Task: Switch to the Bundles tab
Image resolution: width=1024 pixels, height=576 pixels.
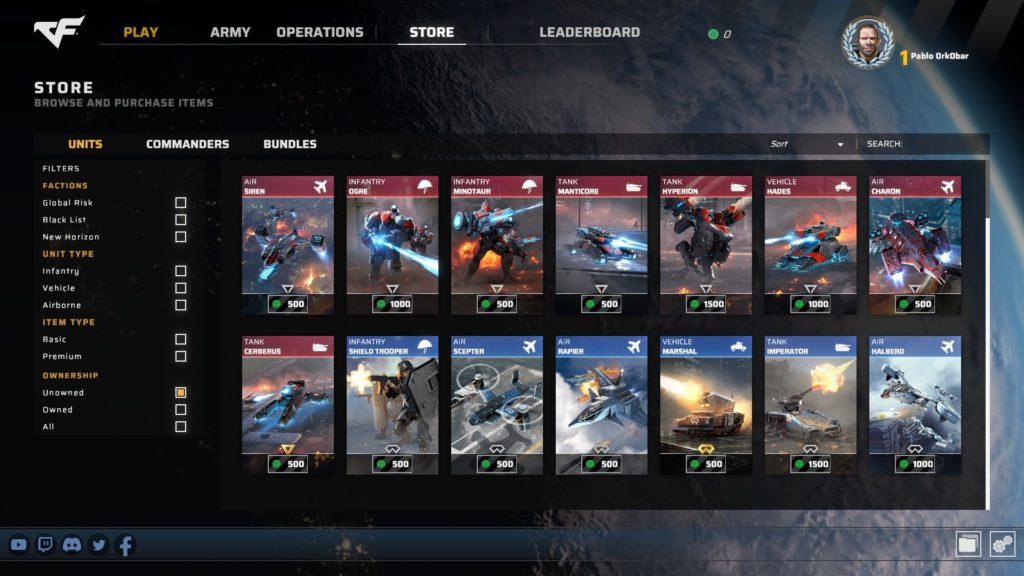Action: coord(290,144)
